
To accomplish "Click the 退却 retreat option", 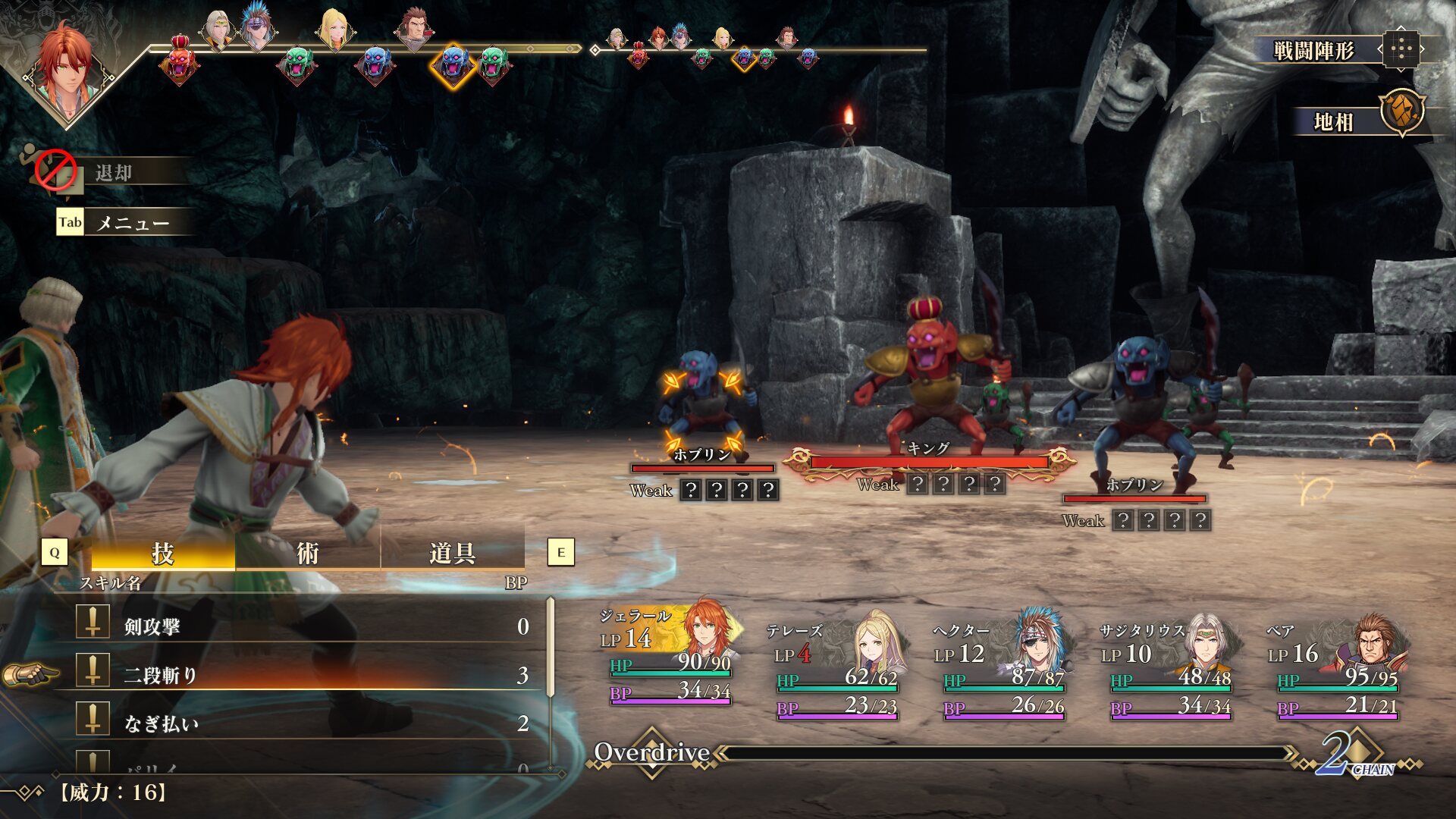I will point(114,173).
